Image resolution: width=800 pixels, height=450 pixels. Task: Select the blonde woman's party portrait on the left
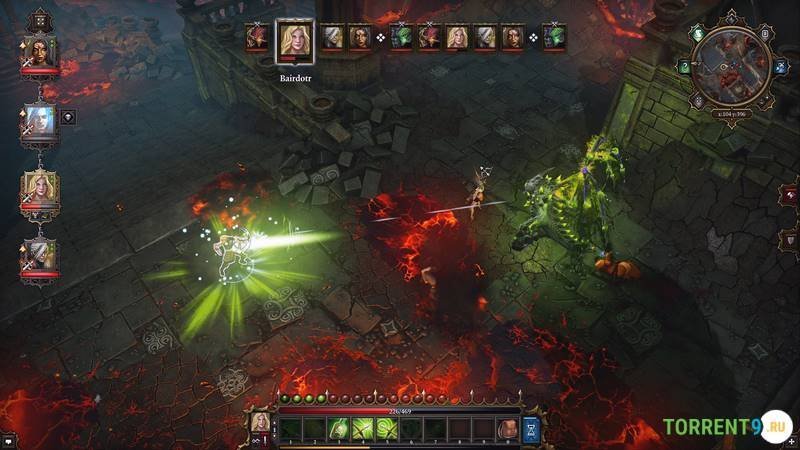pyautogui.click(x=40, y=189)
